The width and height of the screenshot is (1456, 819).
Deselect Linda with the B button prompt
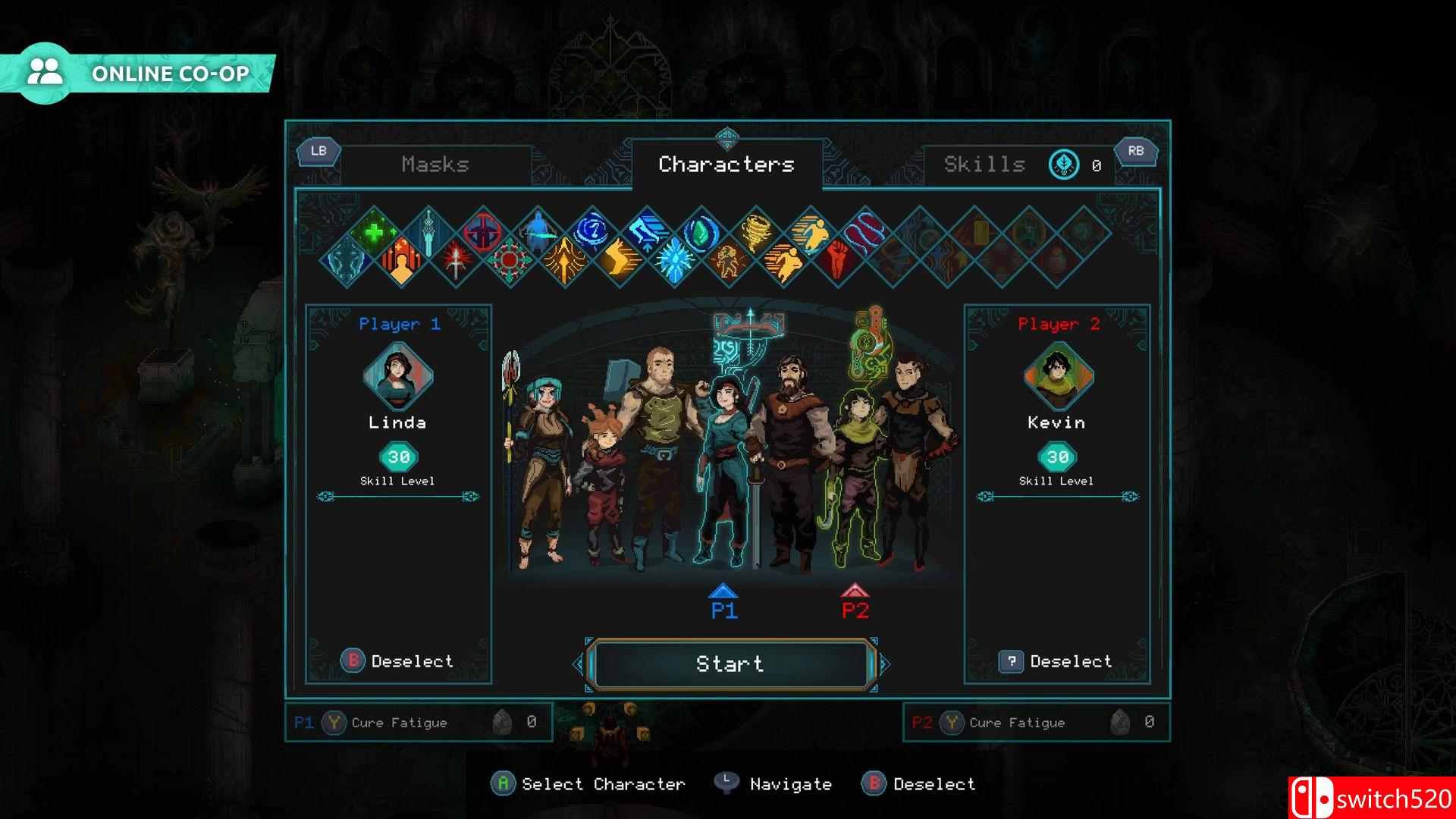353,661
